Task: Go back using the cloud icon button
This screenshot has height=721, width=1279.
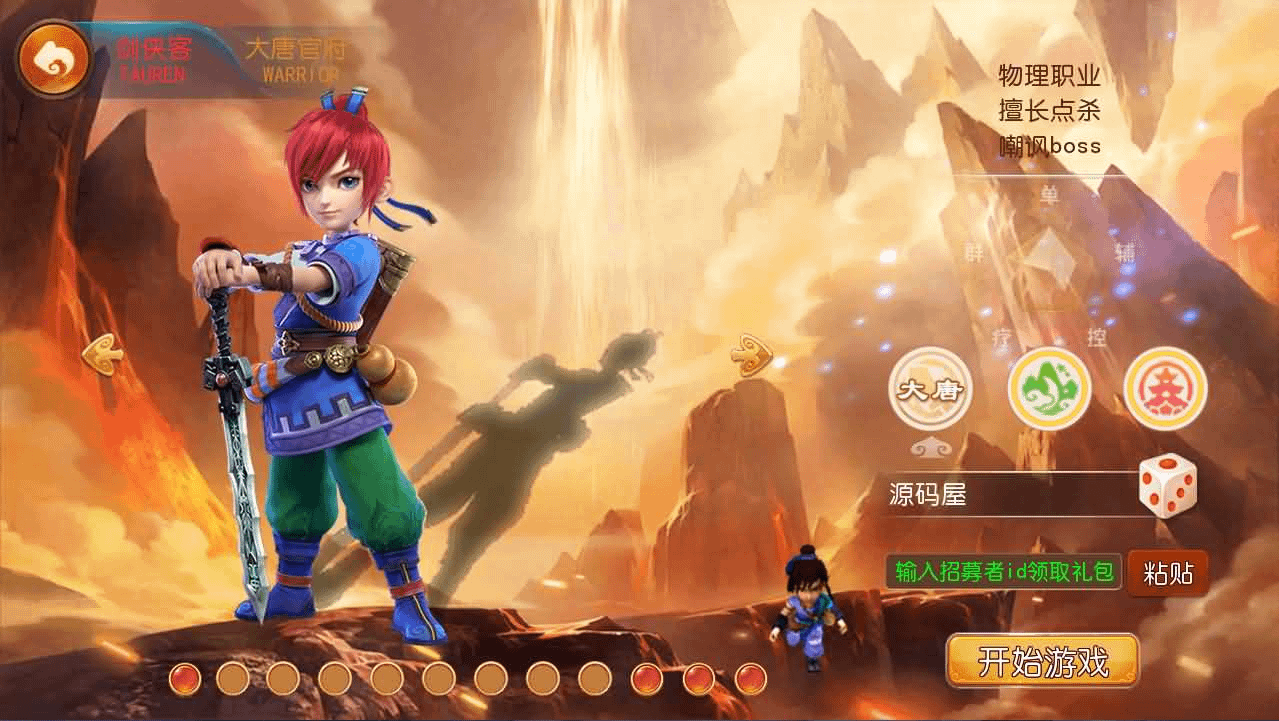Action: (x=53, y=60)
